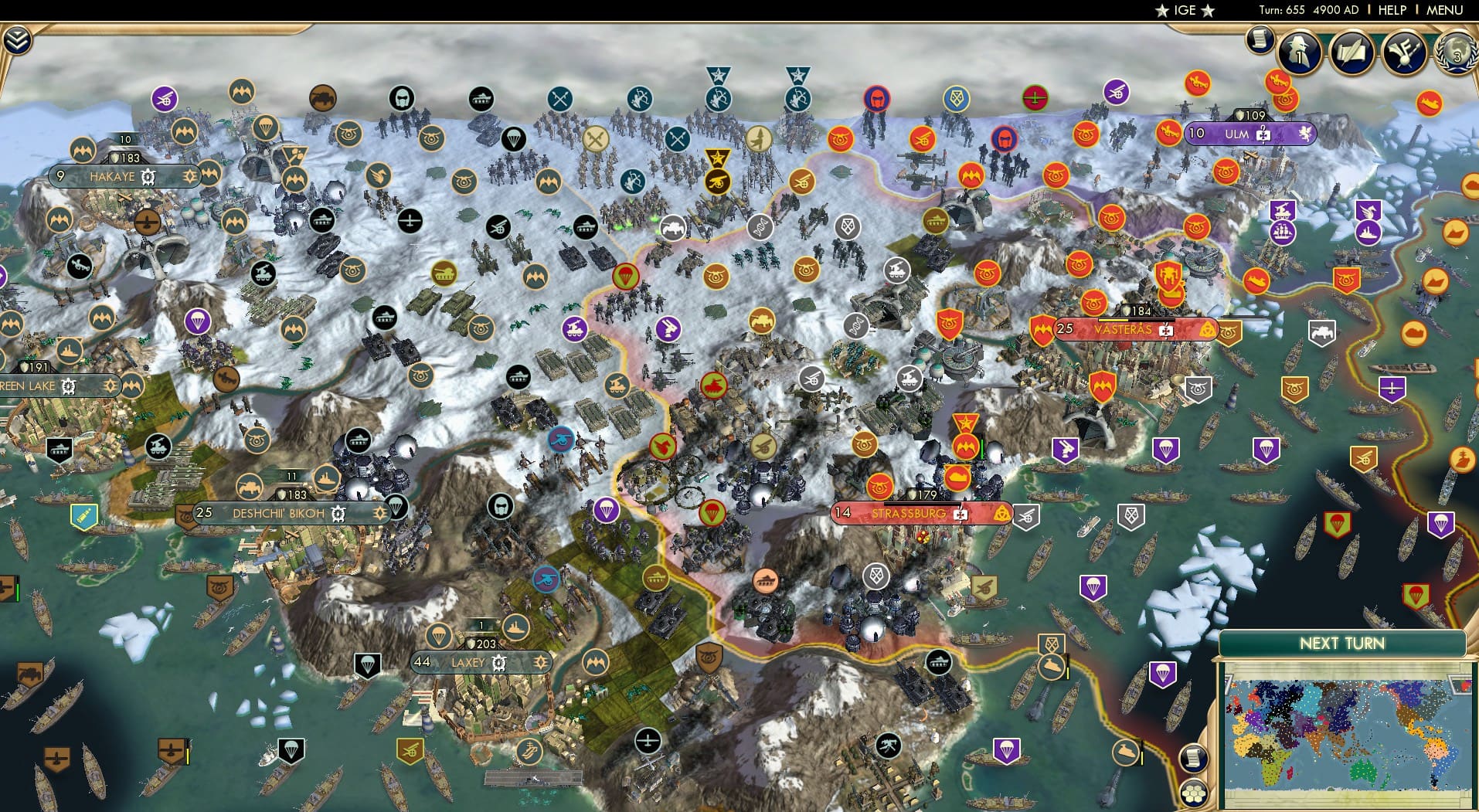Click the honeycomb icon beside the minimap

(1192, 793)
